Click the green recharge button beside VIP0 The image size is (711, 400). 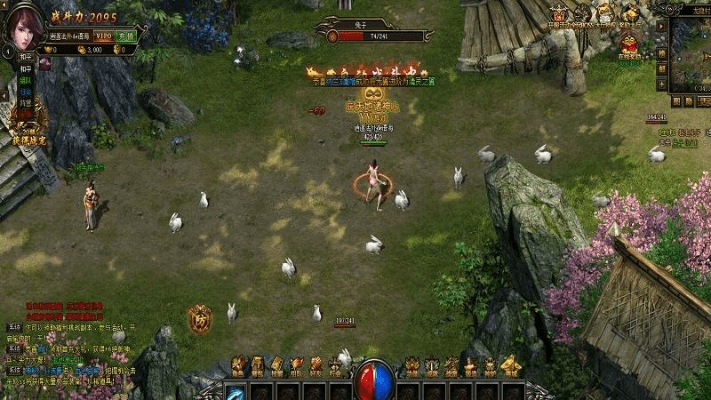[x=126, y=34]
